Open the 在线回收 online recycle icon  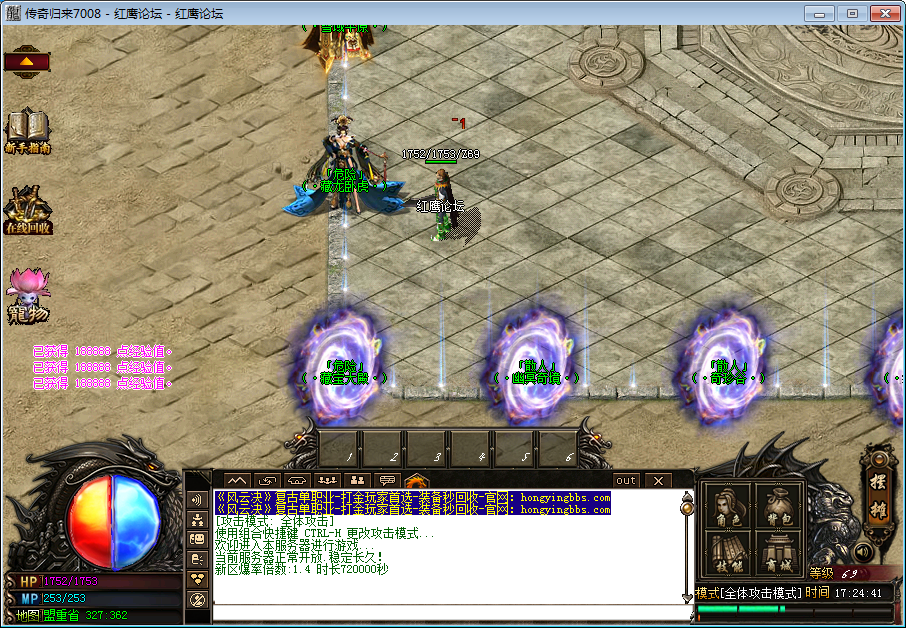27,210
